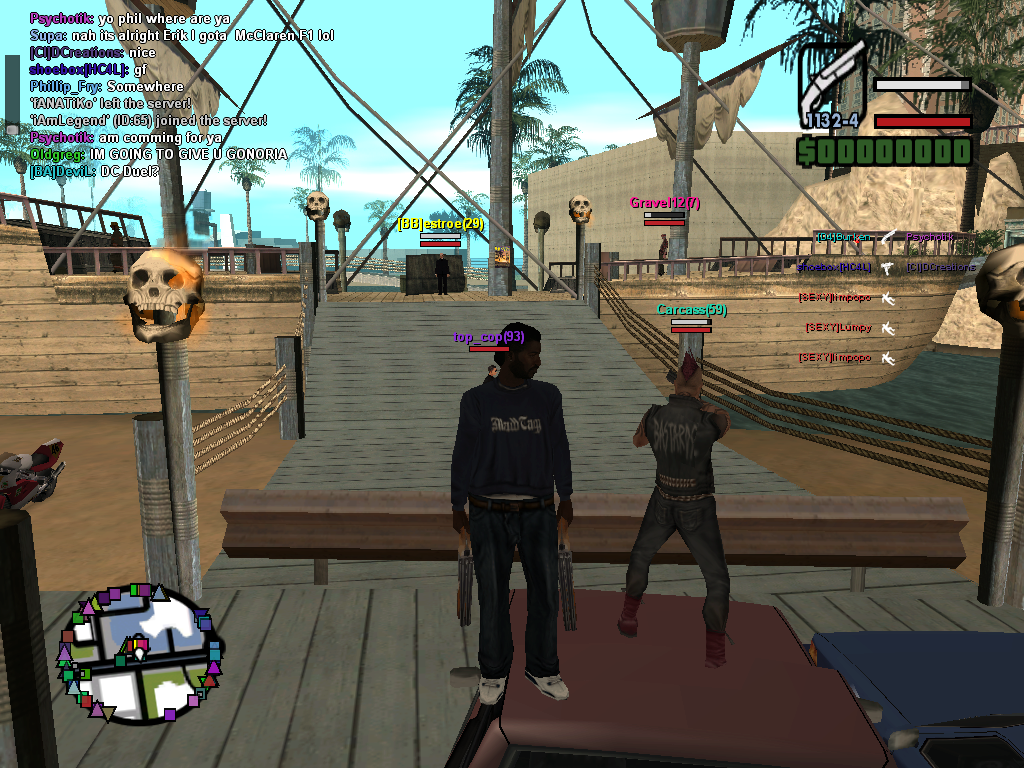1024x768 pixels.
Task: Choose the [SEXY]Lumpy death entry
Action: point(838,328)
